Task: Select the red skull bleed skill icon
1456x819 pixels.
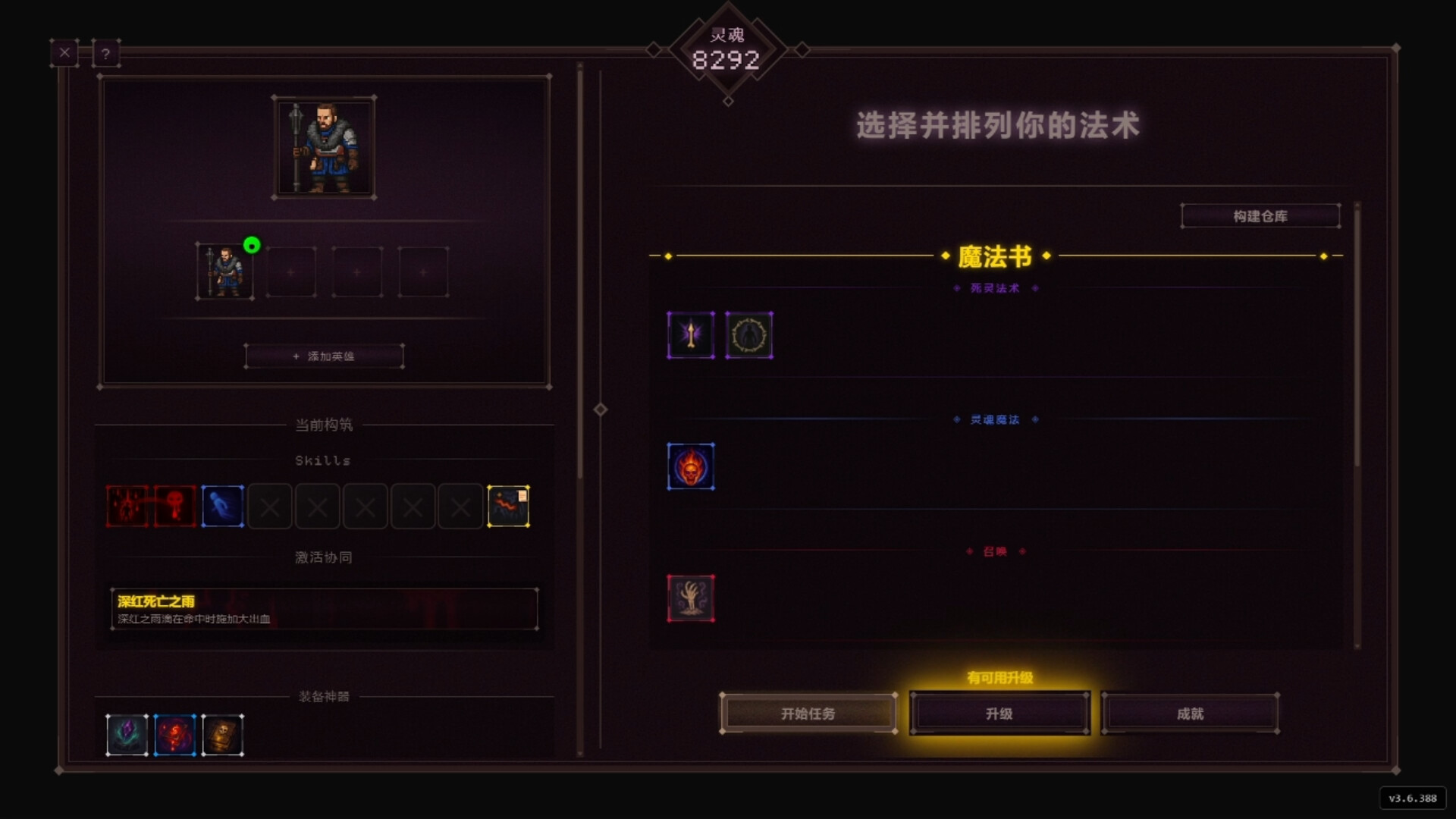Action: point(174,506)
